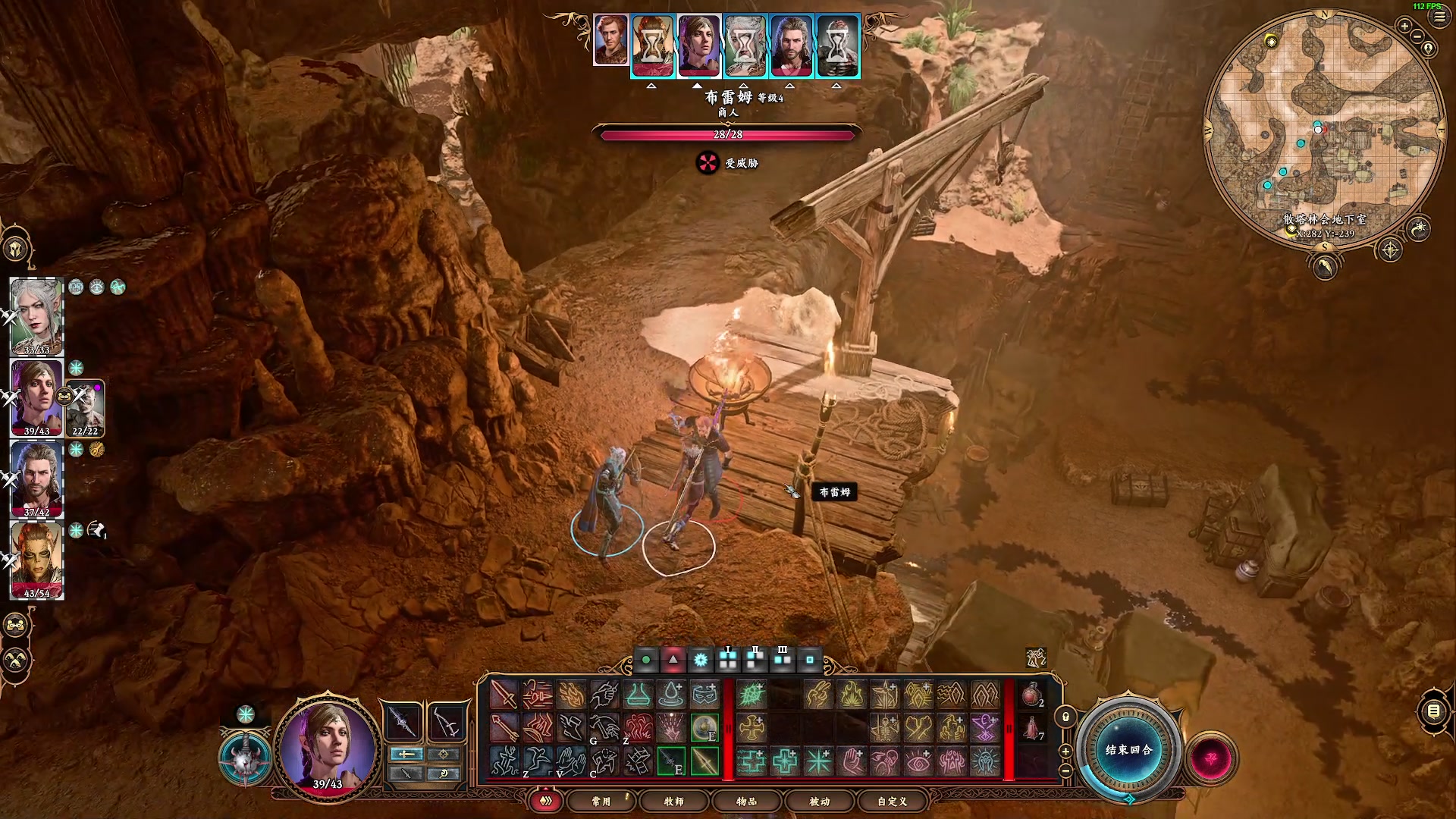
Task: Toggle the hotbar lock button
Action: click(x=1065, y=717)
